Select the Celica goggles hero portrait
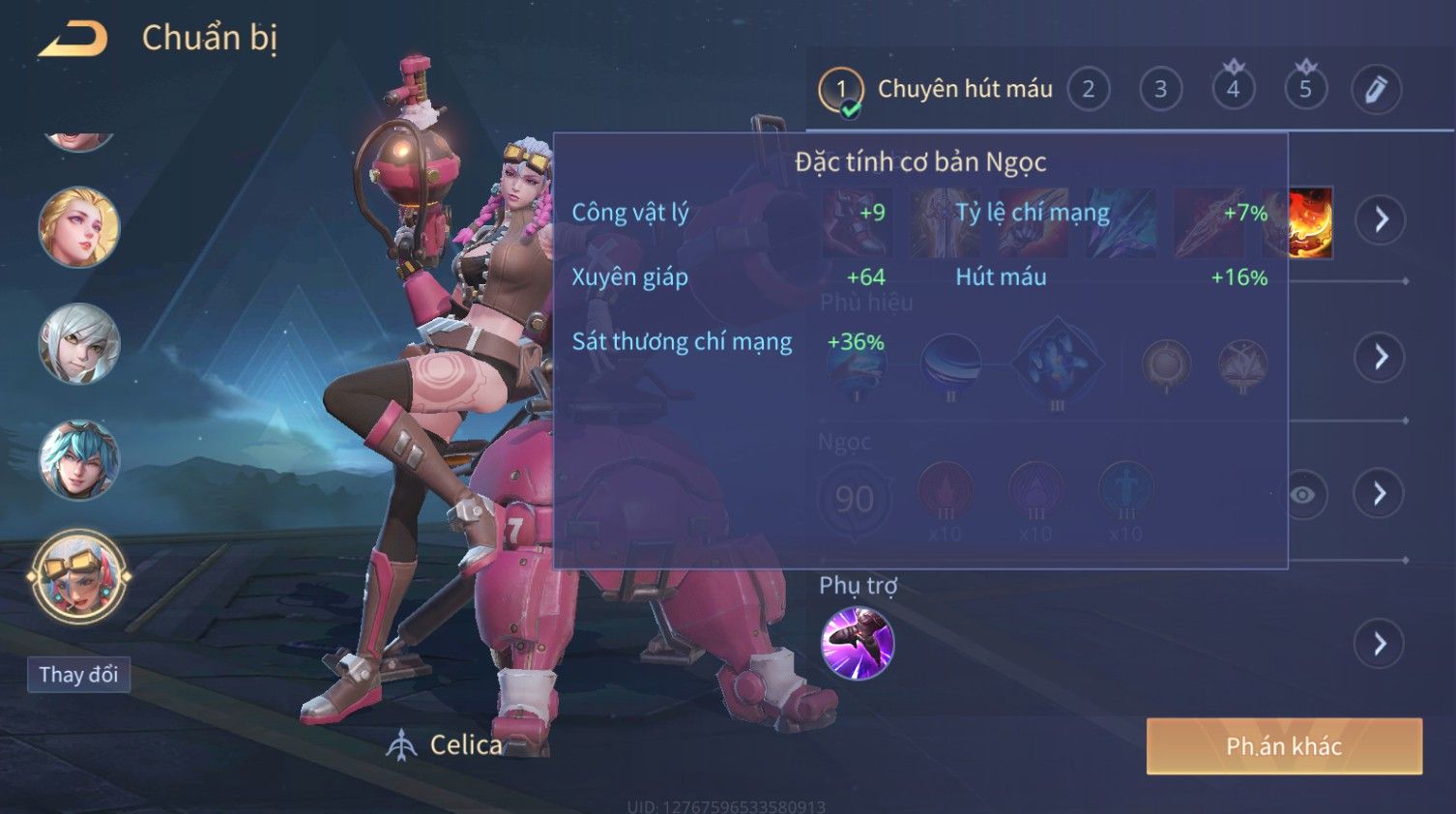1456x814 pixels. 79,577
